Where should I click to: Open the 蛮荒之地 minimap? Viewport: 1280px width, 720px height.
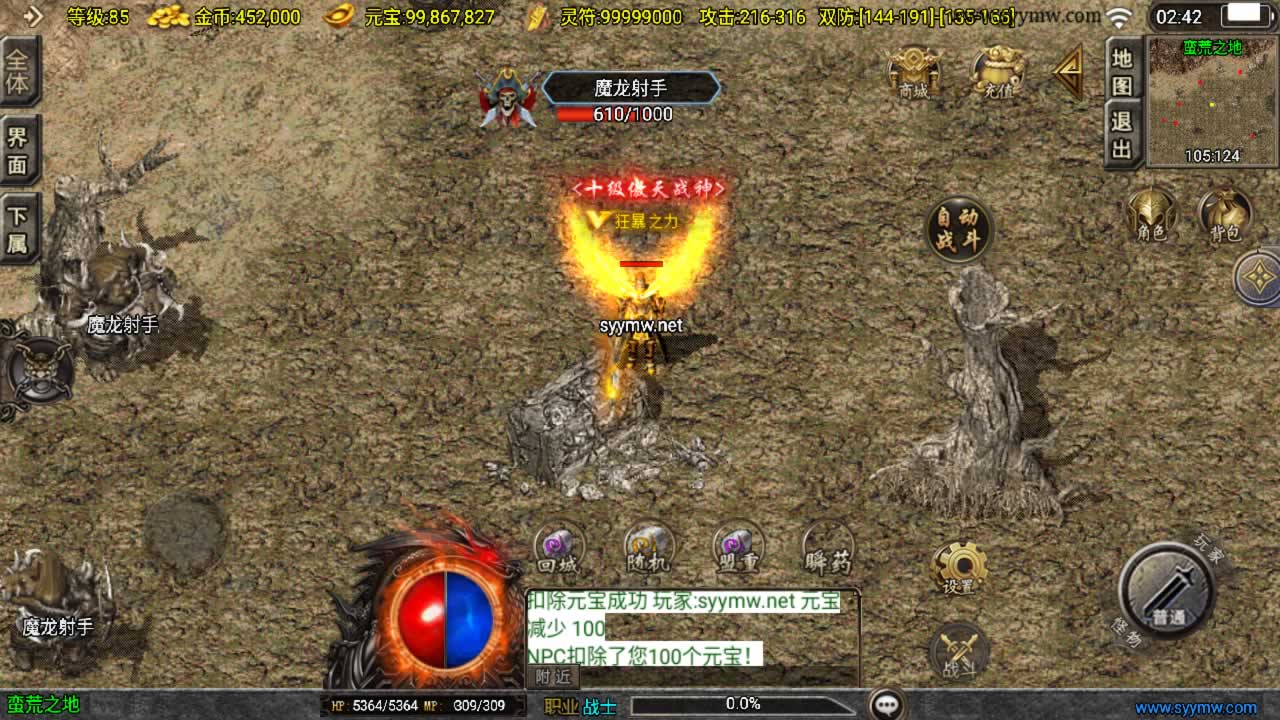tap(1213, 102)
